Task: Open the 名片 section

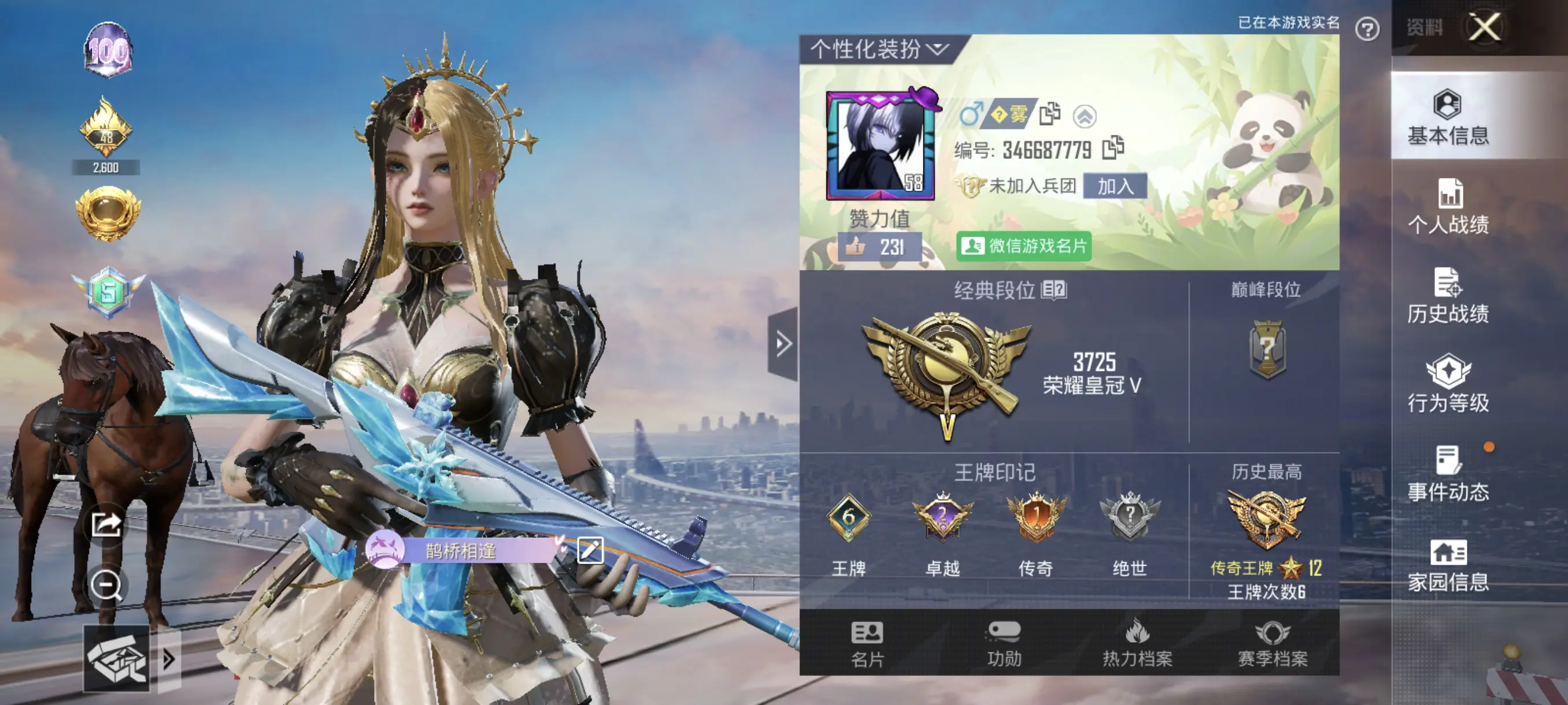Action: coord(867,644)
